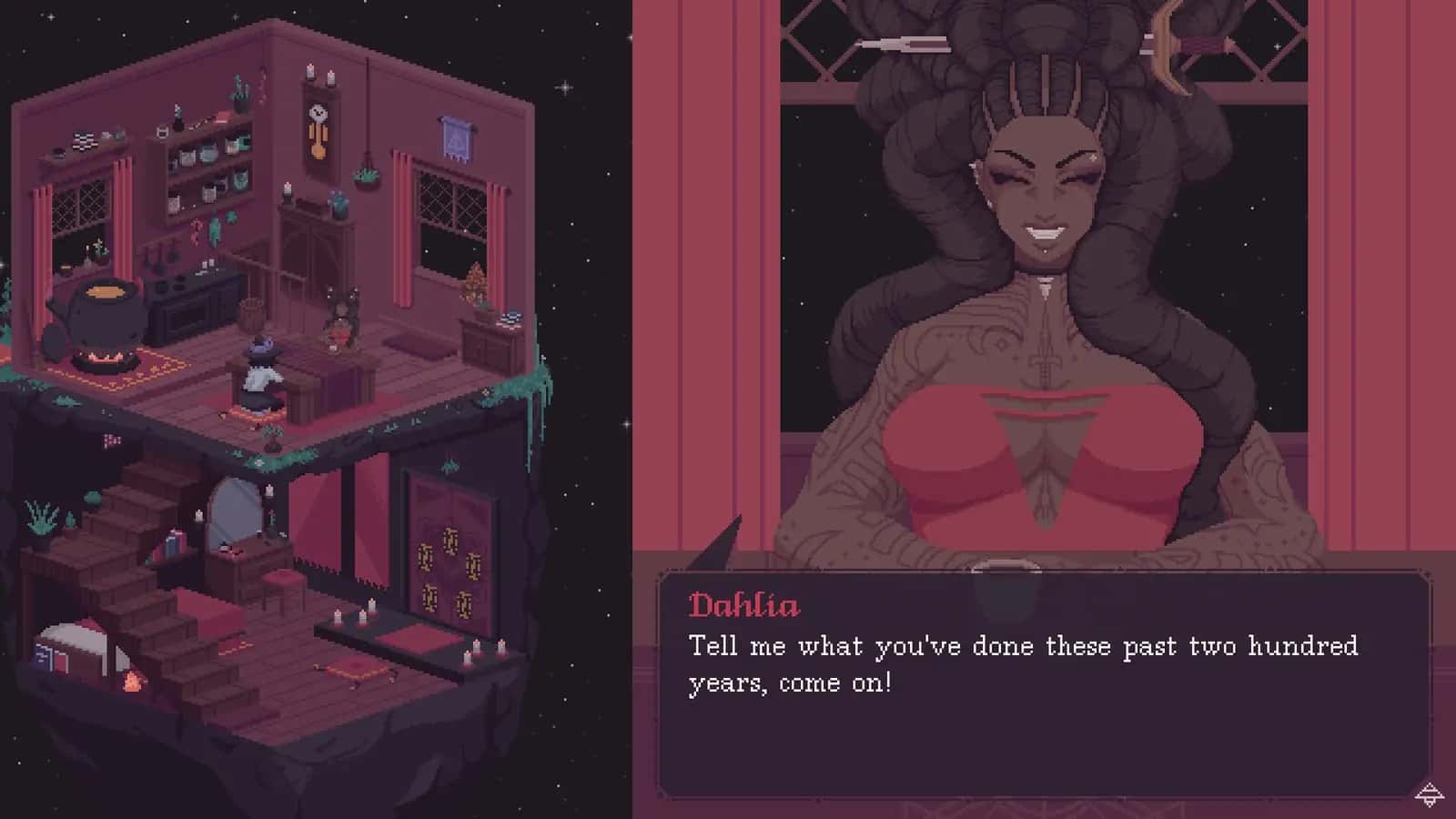This screenshot has width=1456, height=819.
Task: Click Fortuna seated at the writing desk
Action: pyautogui.click(x=261, y=369)
